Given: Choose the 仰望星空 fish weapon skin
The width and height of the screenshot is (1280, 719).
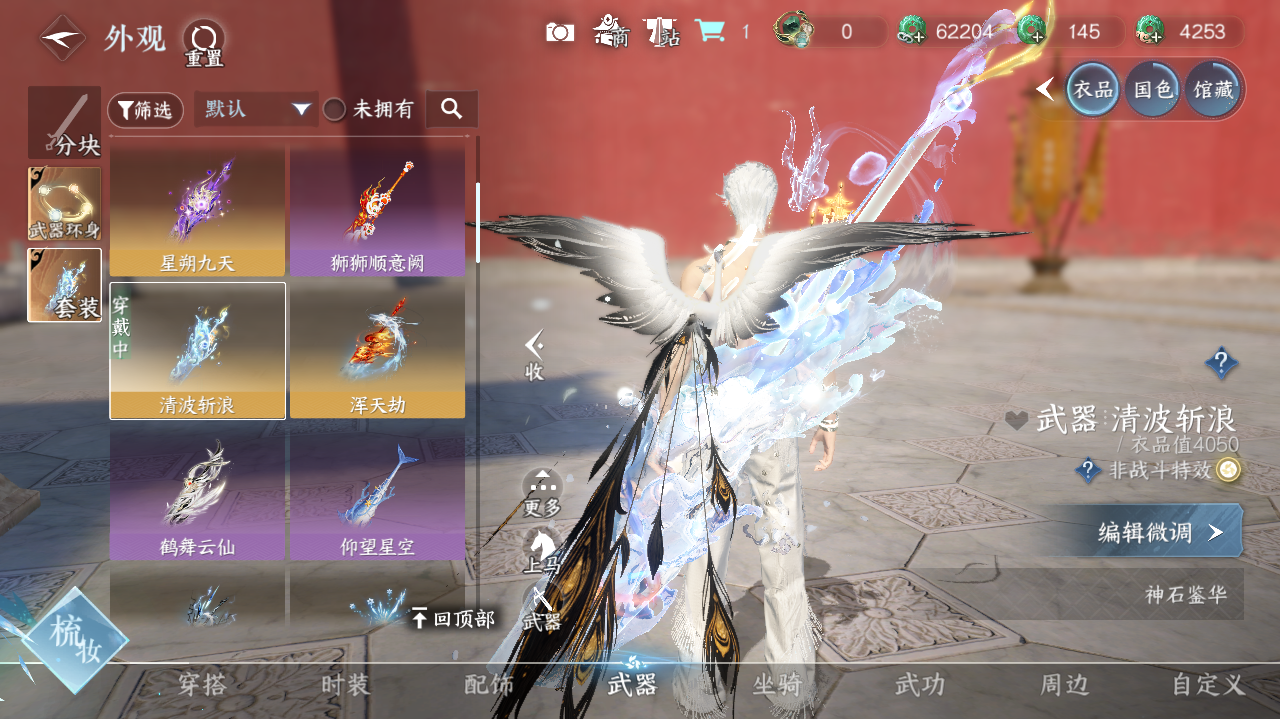Looking at the screenshot, I should [377, 492].
